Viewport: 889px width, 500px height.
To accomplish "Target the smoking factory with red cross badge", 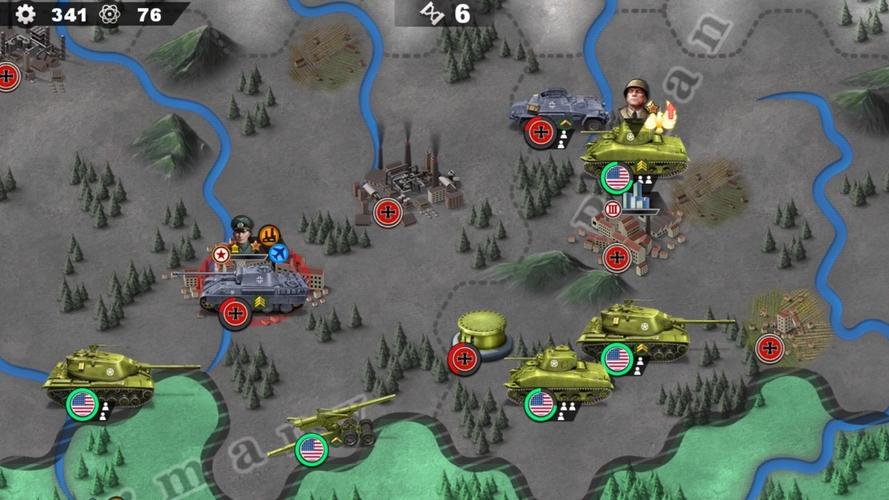I will click(409, 185).
